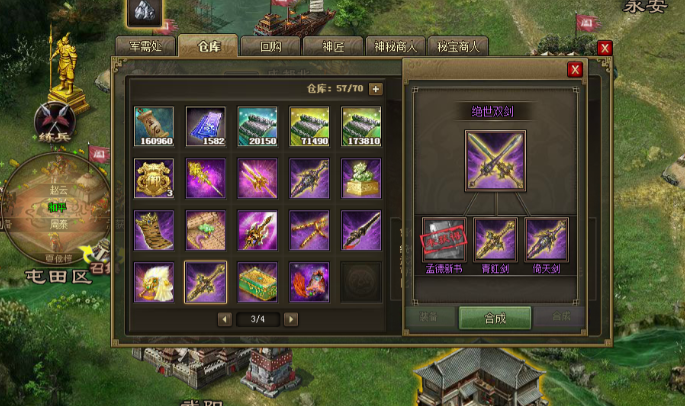Click the green 合成 synthesize button
Image resolution: width=685 pixels, height=406 pixels.
click(x=494, y=317)
